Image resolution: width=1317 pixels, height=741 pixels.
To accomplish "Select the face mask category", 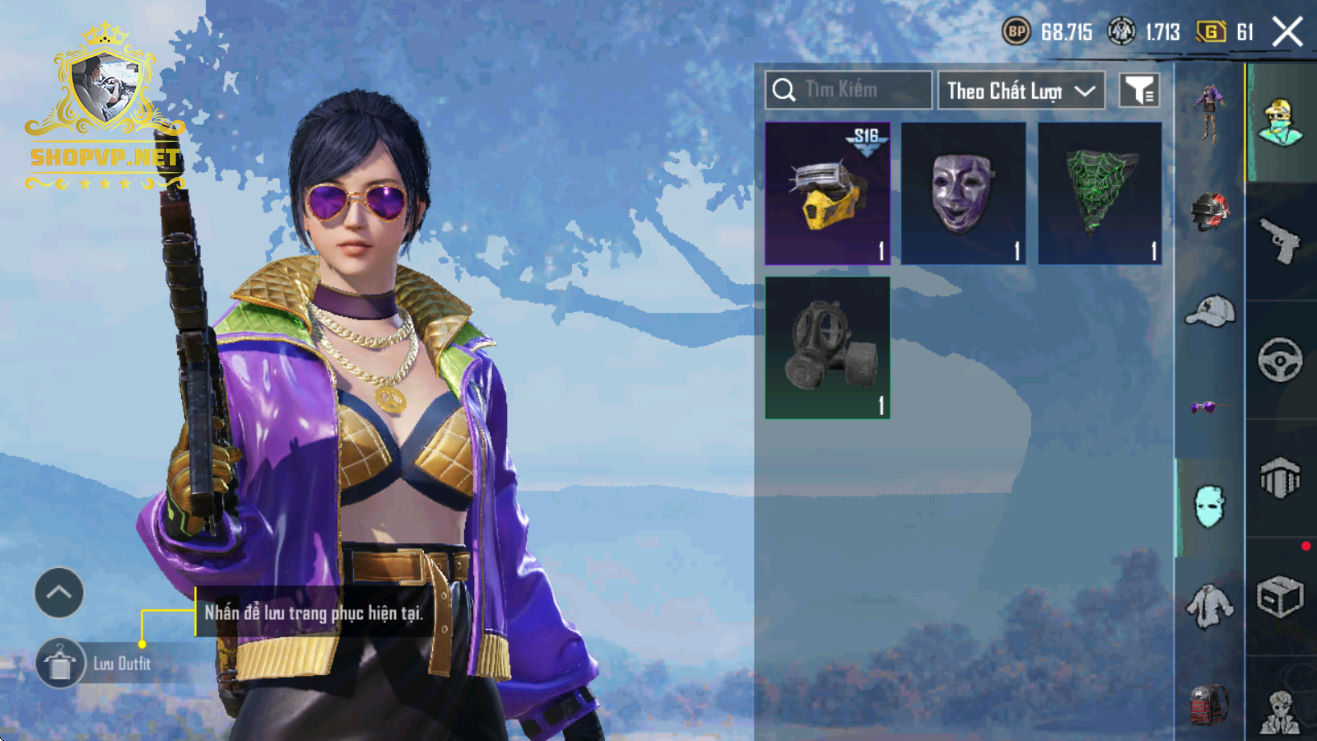I will (x=1210, y=507).
